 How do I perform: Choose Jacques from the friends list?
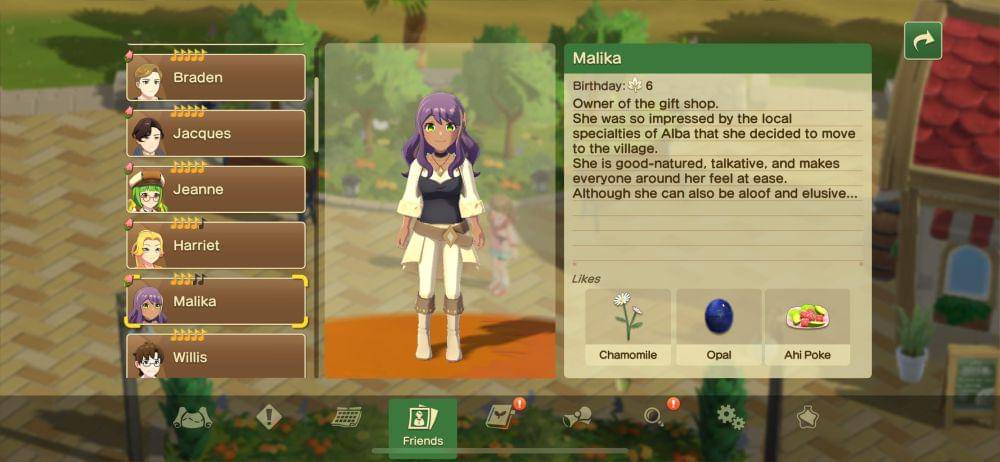pos(216,133)
